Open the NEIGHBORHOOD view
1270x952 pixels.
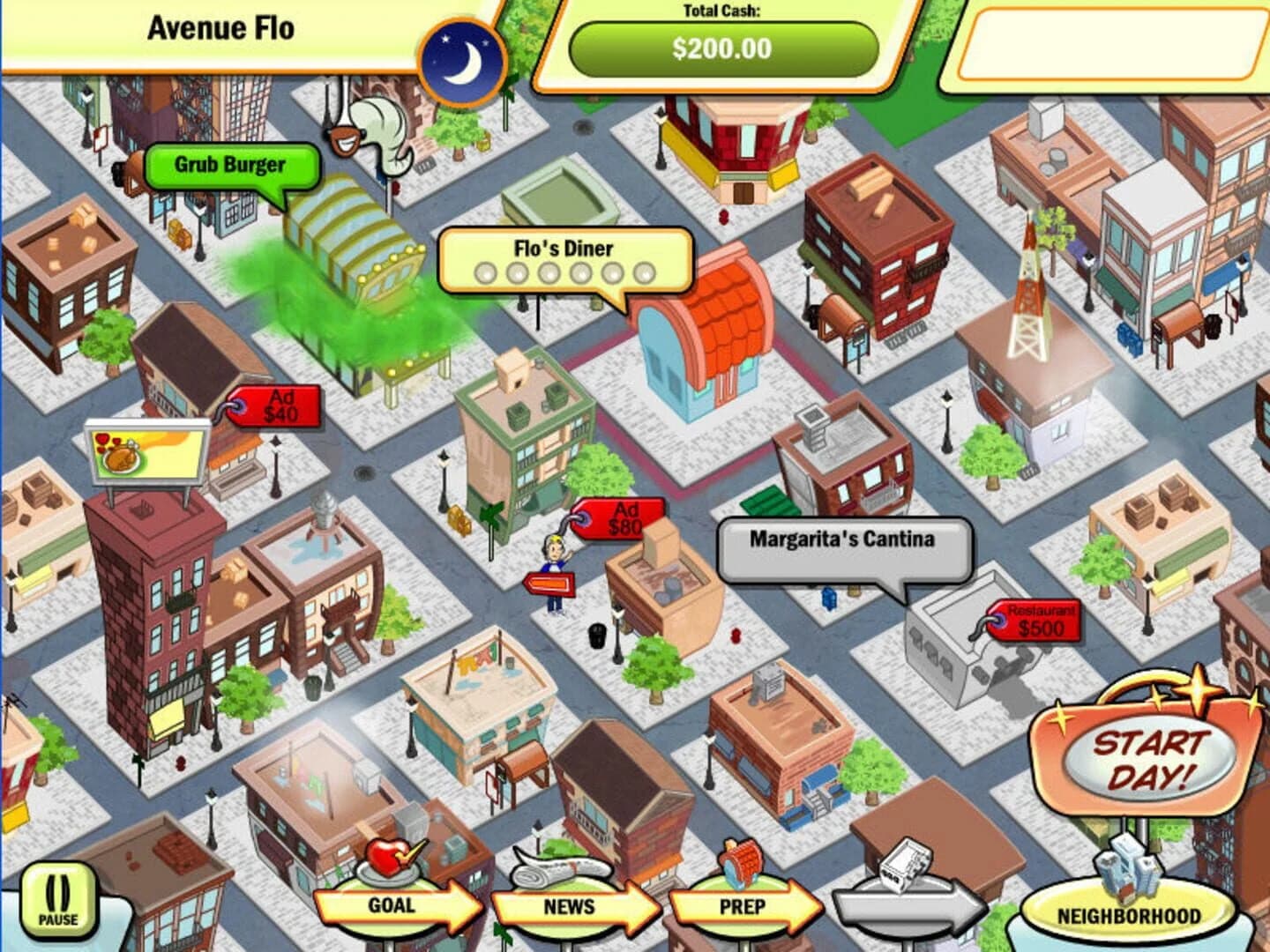coord(1129,915)
